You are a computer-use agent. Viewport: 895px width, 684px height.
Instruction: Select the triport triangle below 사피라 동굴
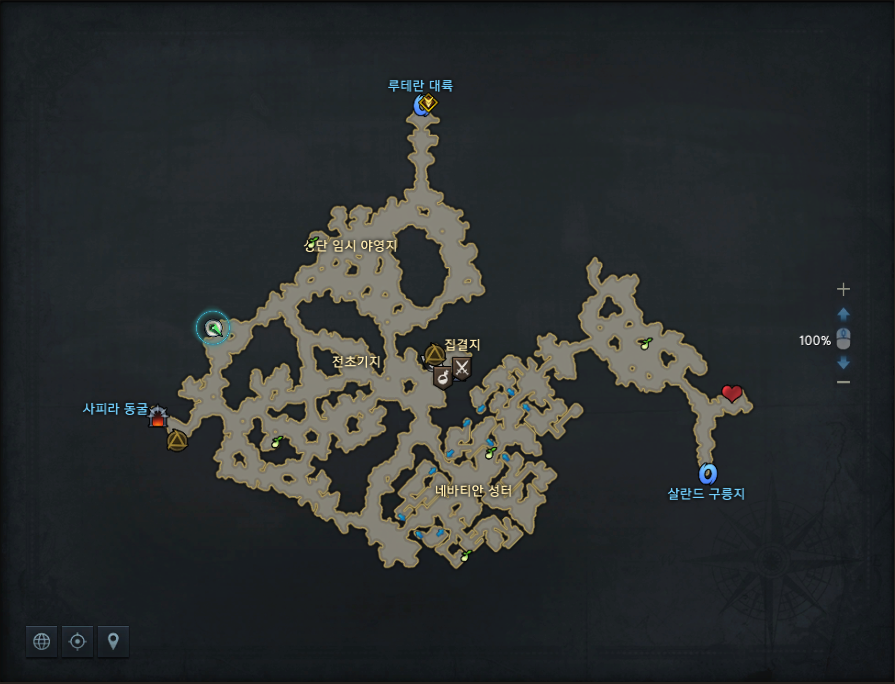coord(177,440)
